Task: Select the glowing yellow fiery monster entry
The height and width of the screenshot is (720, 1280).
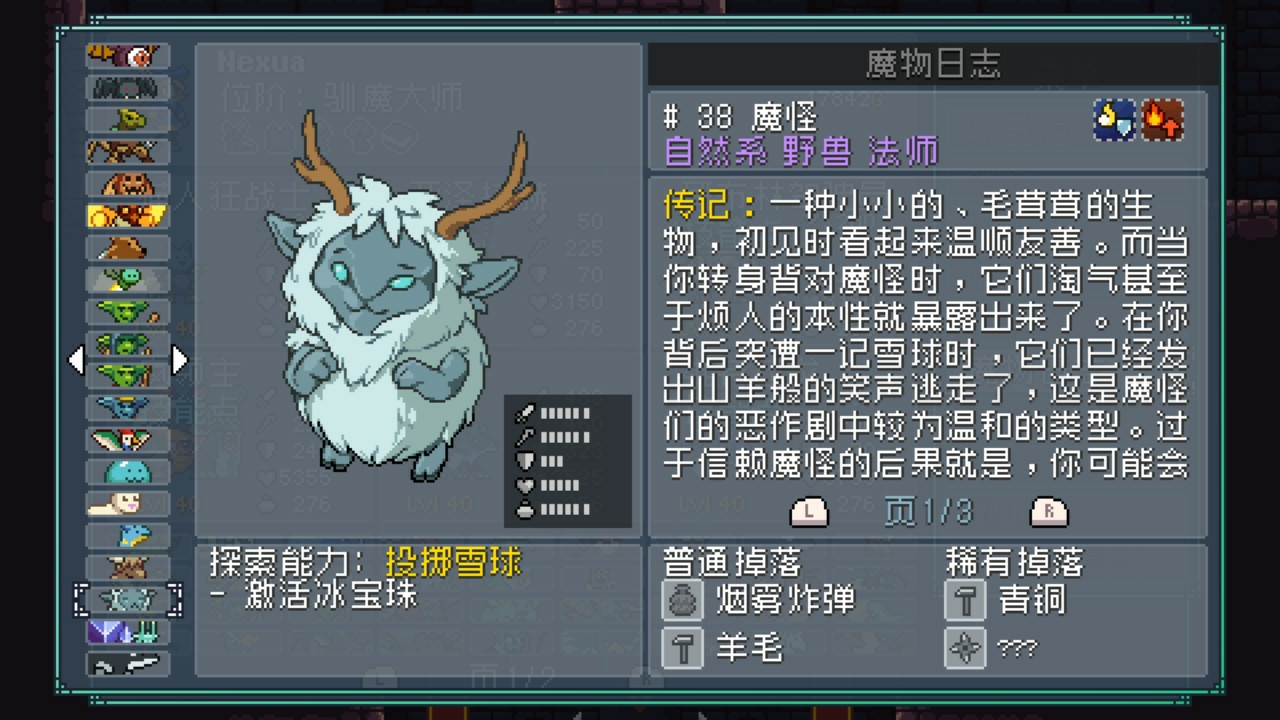Action: [x=128, y=216]
